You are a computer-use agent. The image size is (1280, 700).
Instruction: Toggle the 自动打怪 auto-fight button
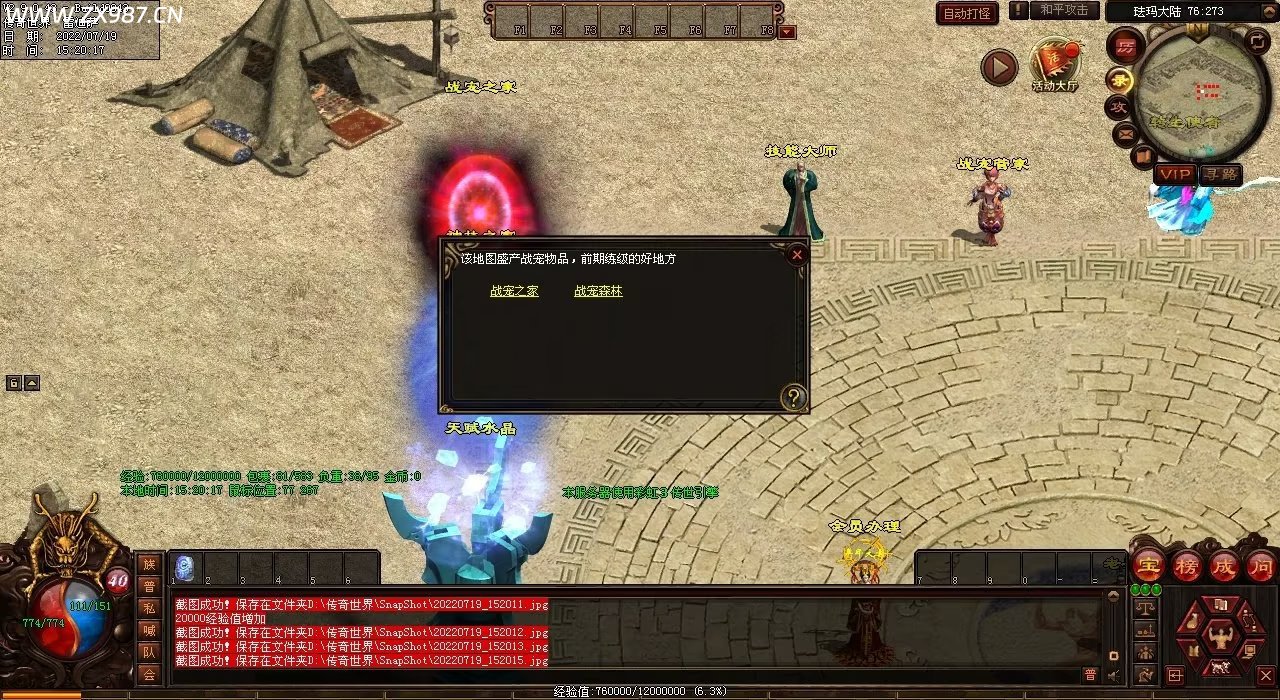(x=967, y=13)
